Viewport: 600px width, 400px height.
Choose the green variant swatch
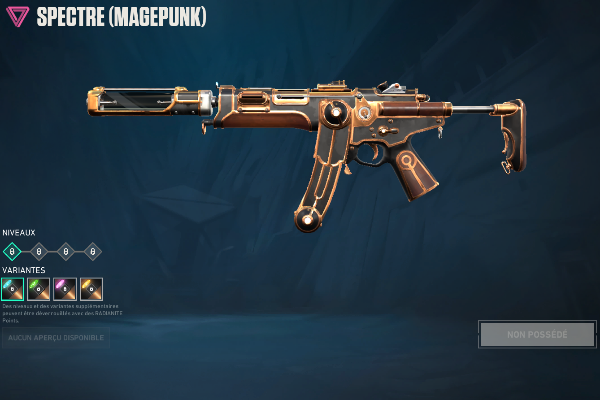(x=39, y=289)
